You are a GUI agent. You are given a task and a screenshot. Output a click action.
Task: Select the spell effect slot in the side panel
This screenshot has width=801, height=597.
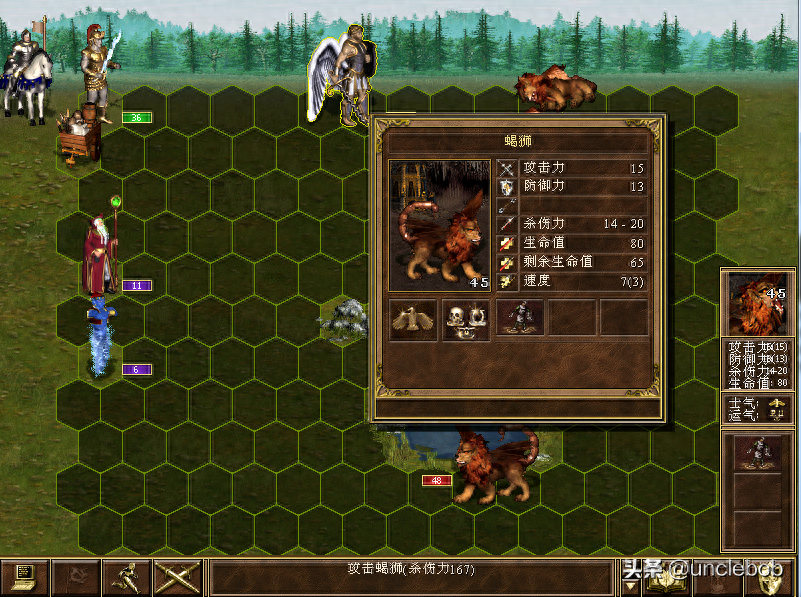757,451
